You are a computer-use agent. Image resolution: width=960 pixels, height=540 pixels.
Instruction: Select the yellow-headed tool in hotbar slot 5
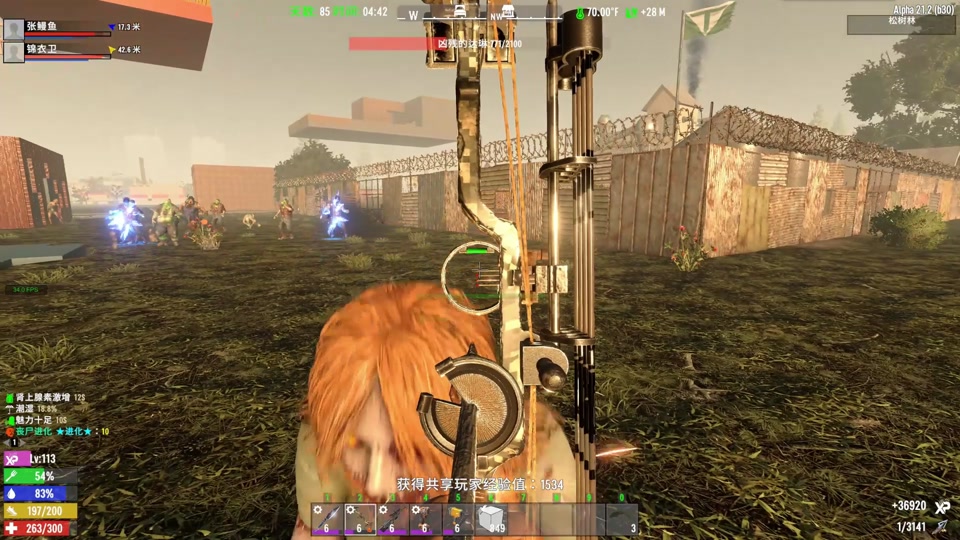[458, 519]
